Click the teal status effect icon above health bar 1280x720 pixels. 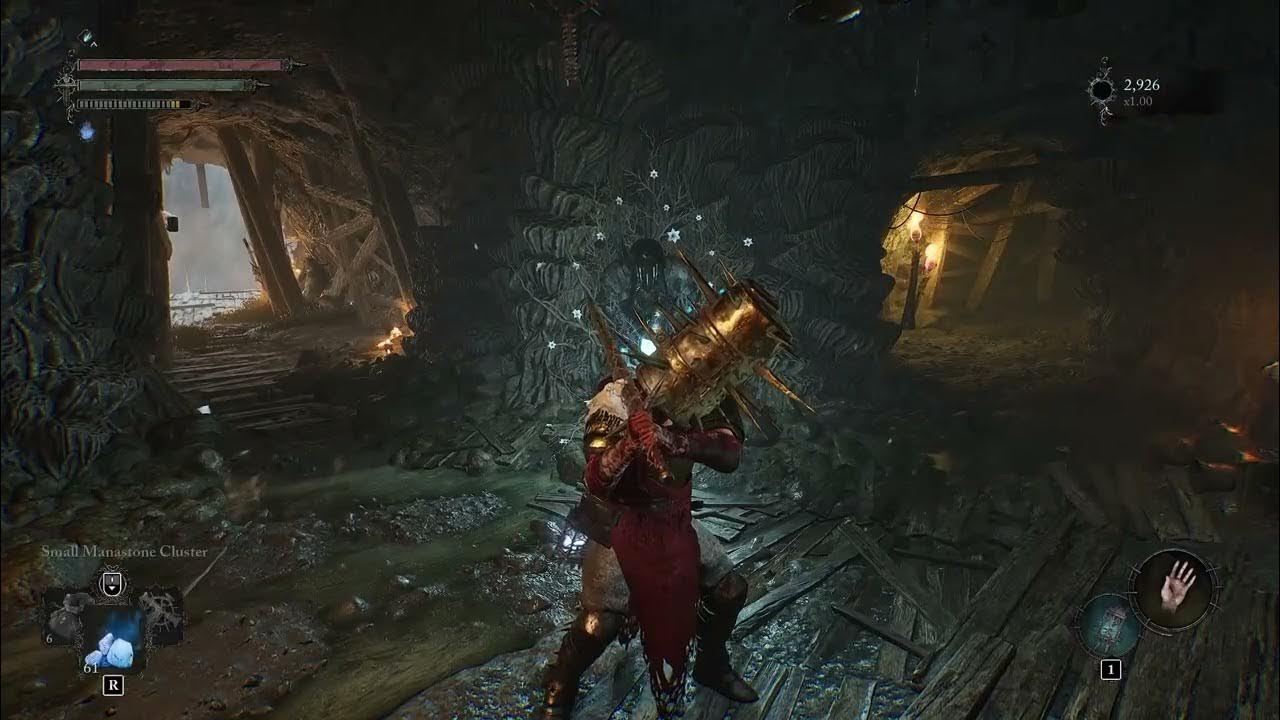pyautogui.click(x=86, y=38)
